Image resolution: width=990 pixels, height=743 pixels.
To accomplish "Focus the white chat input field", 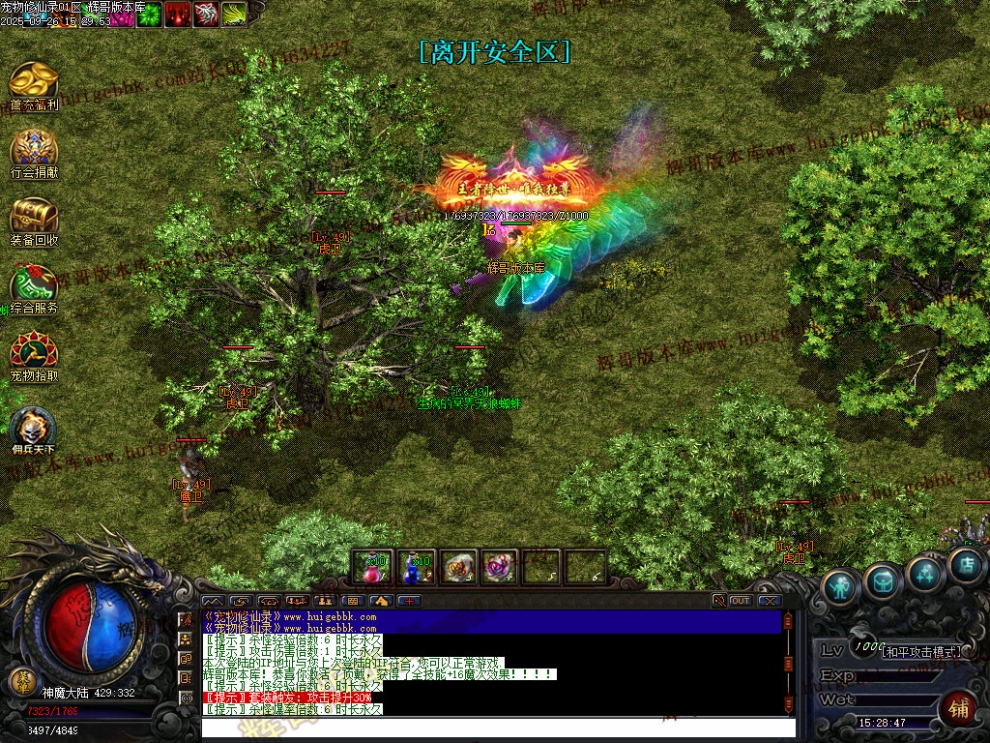I will point(498,728).
